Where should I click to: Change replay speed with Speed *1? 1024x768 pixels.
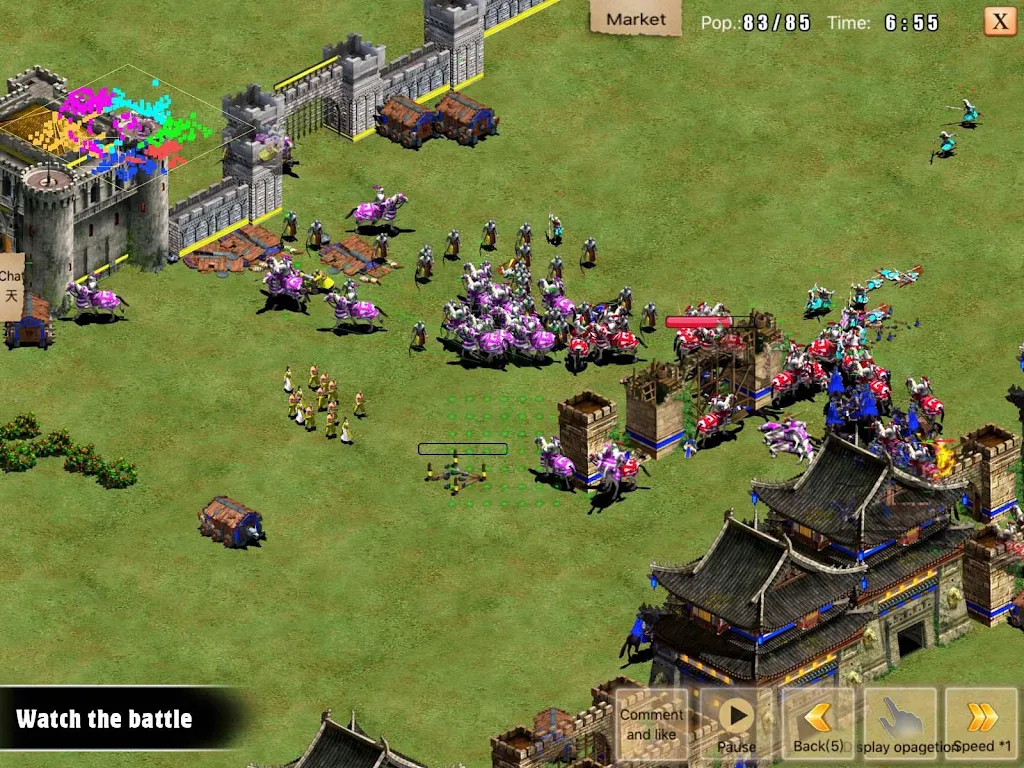click(x=982, y=724)
